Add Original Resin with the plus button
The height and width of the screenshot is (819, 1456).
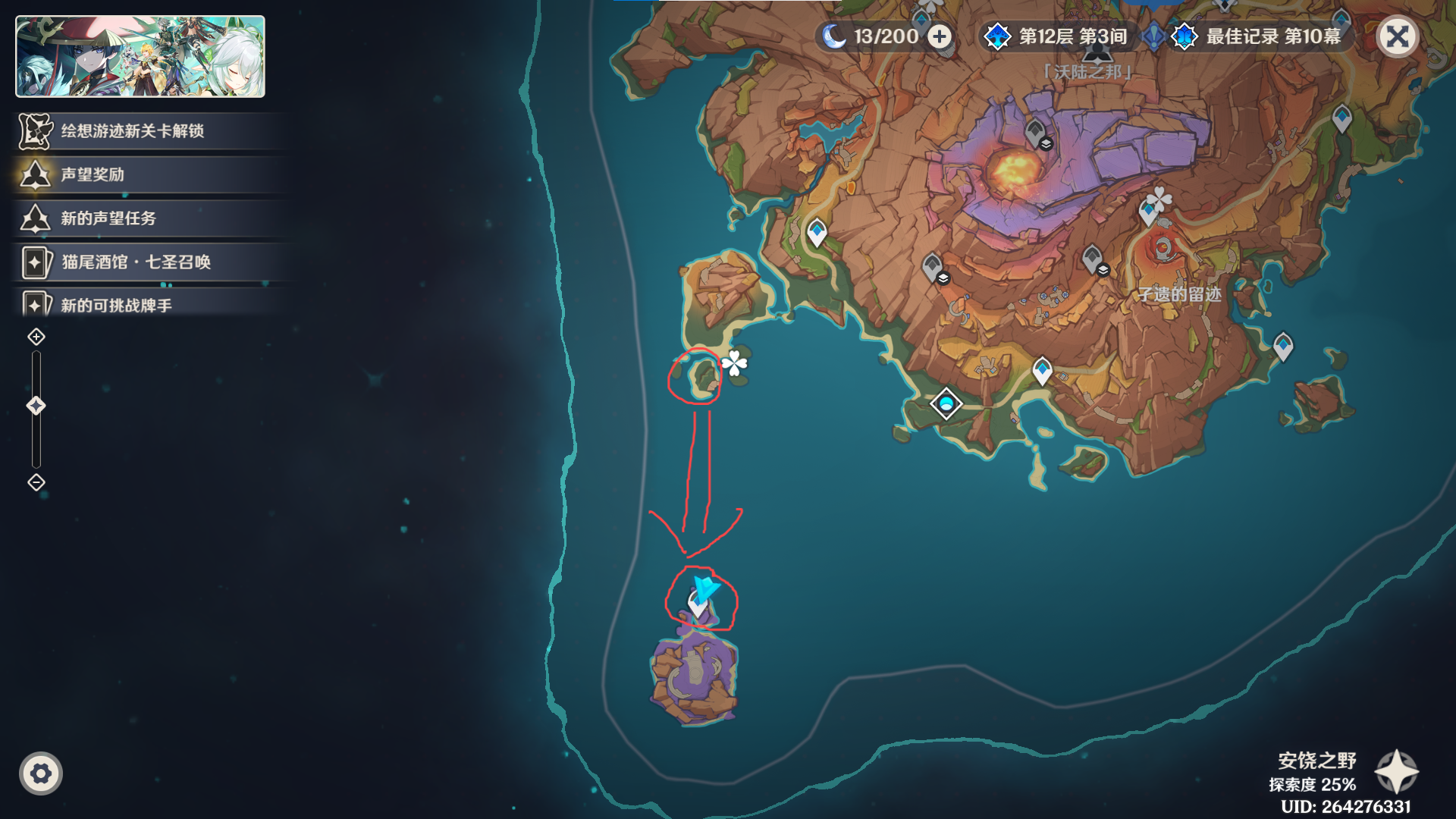(940, 36)
